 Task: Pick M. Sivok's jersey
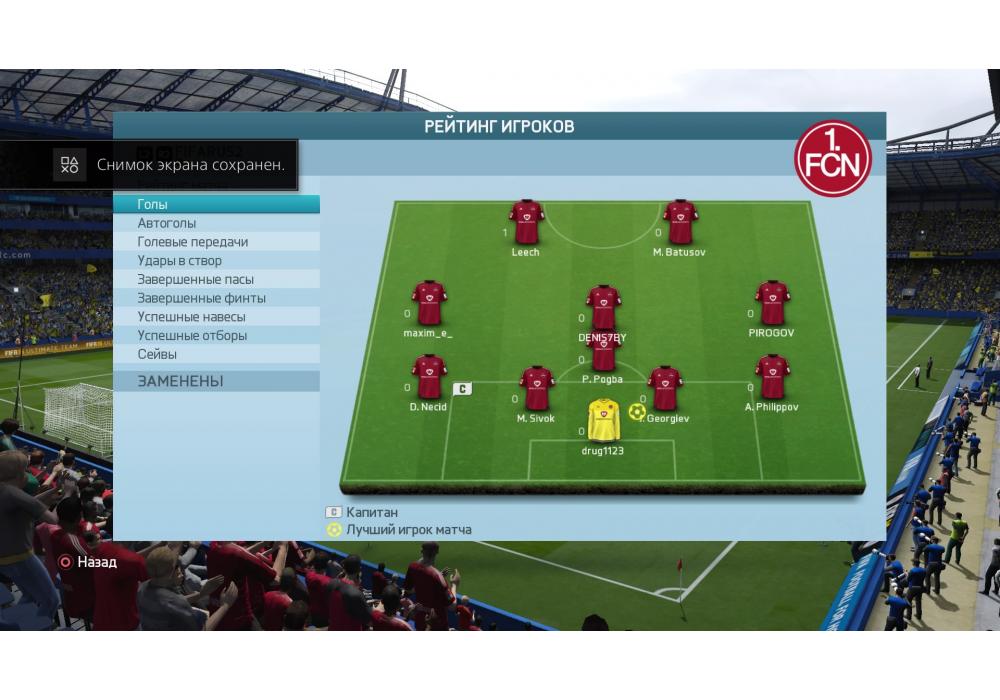(x=537, y=388)
